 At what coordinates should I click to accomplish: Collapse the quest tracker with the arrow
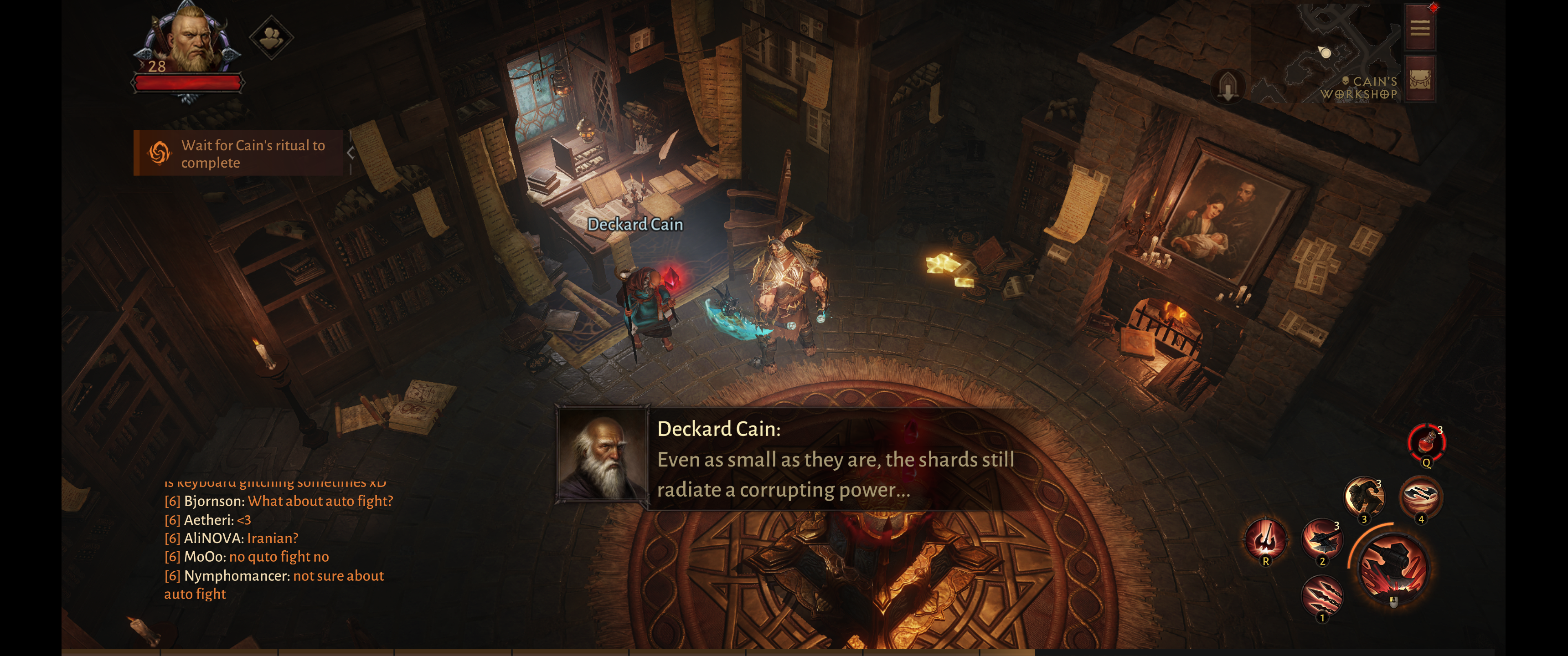click(351, 153)
